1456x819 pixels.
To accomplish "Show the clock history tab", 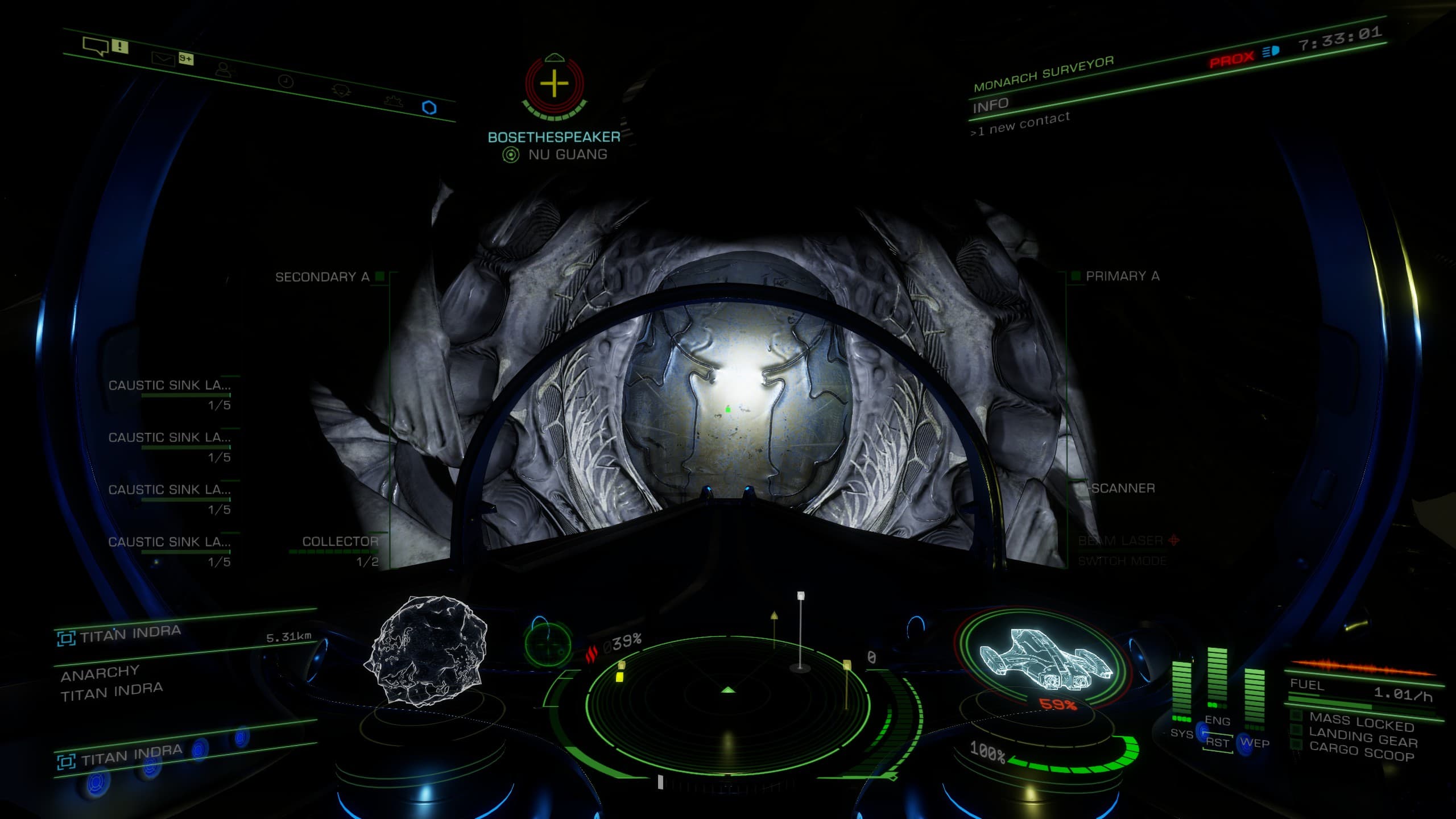I will click(x=286, y=82).
